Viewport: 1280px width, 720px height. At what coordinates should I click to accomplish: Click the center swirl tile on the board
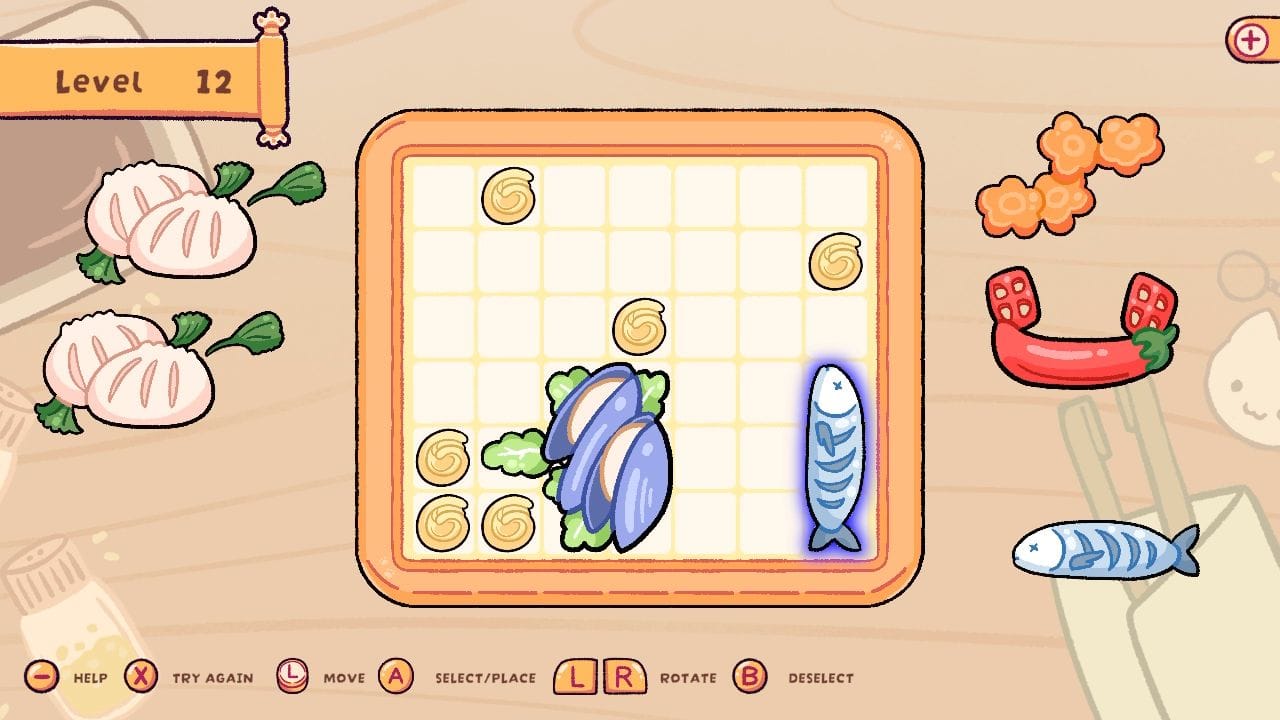tap(637, 326)
